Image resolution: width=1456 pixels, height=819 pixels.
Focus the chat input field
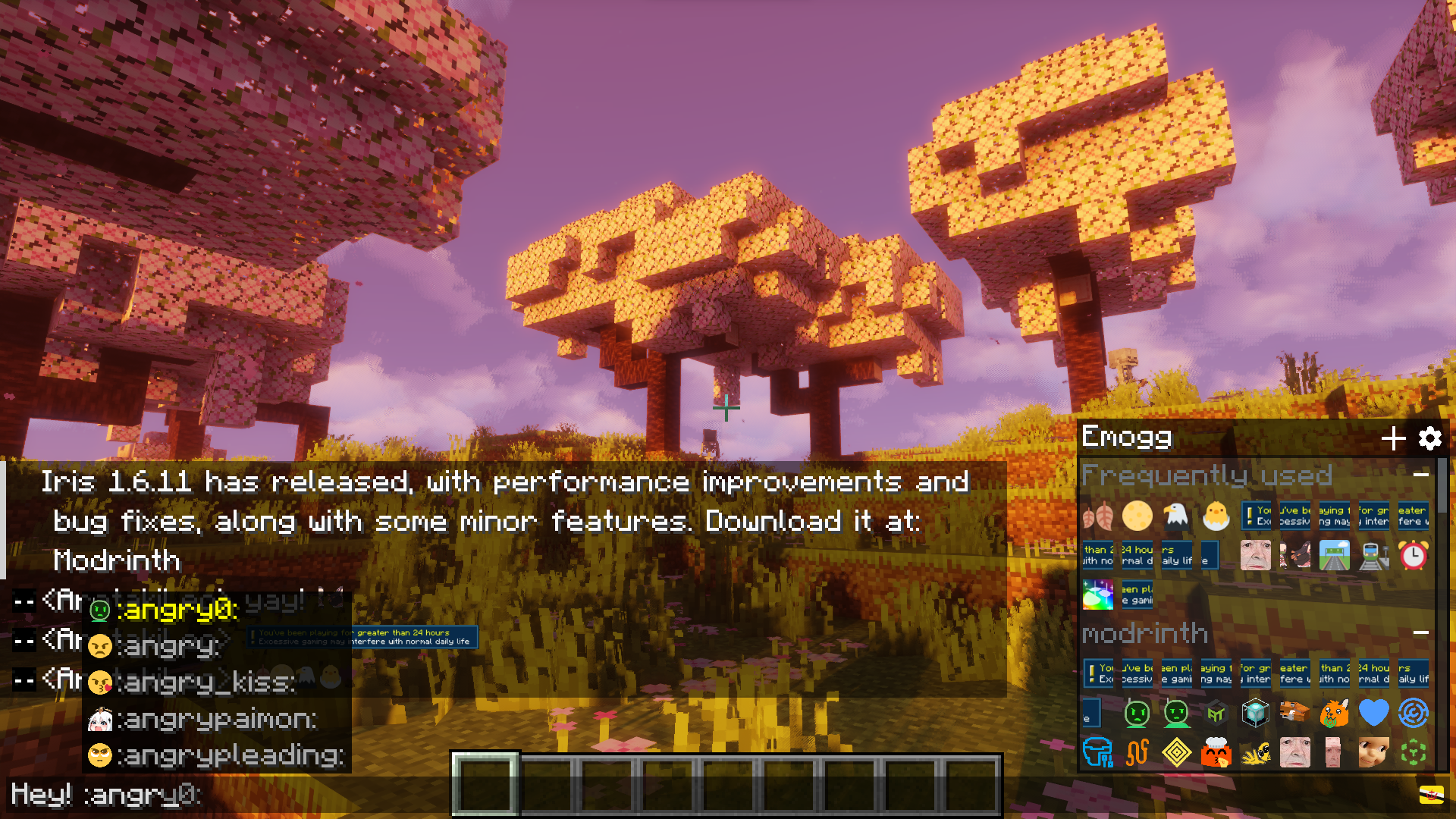(227, 795)
